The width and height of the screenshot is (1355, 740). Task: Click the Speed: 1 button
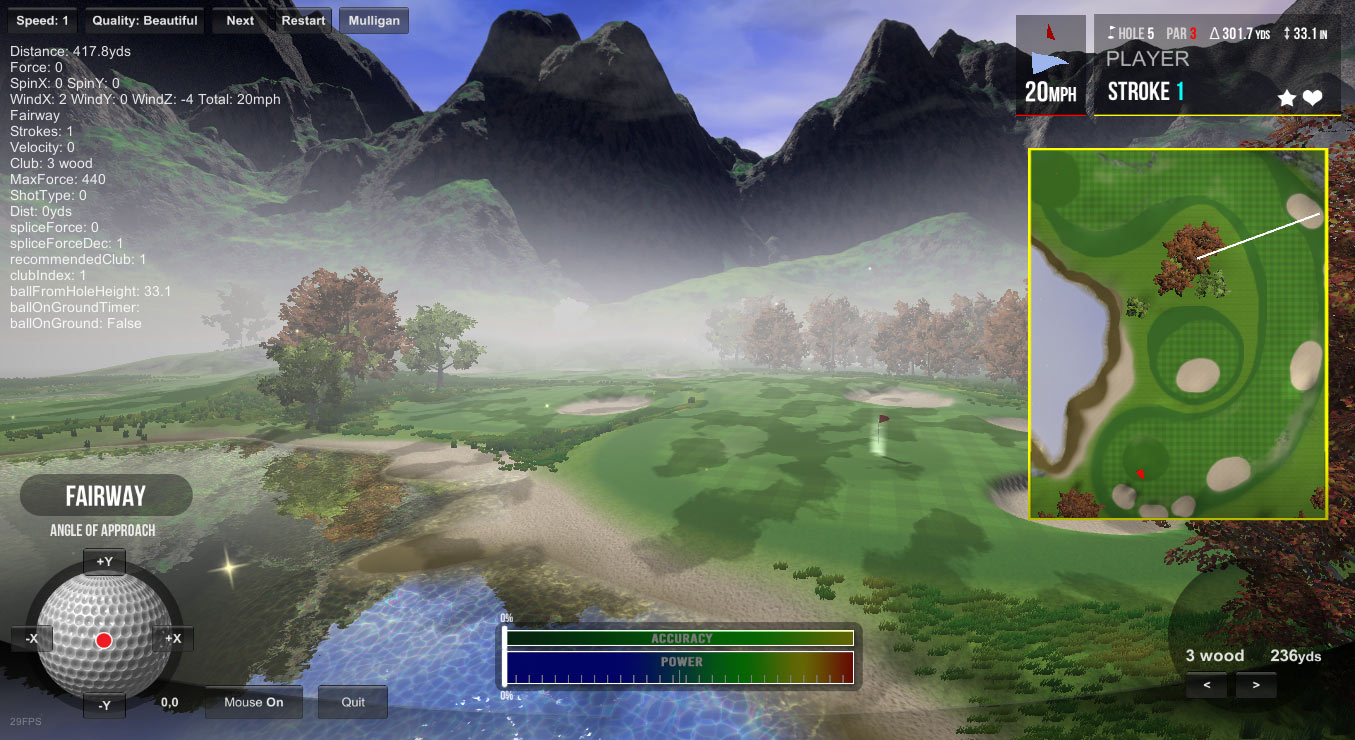point(43,21)
